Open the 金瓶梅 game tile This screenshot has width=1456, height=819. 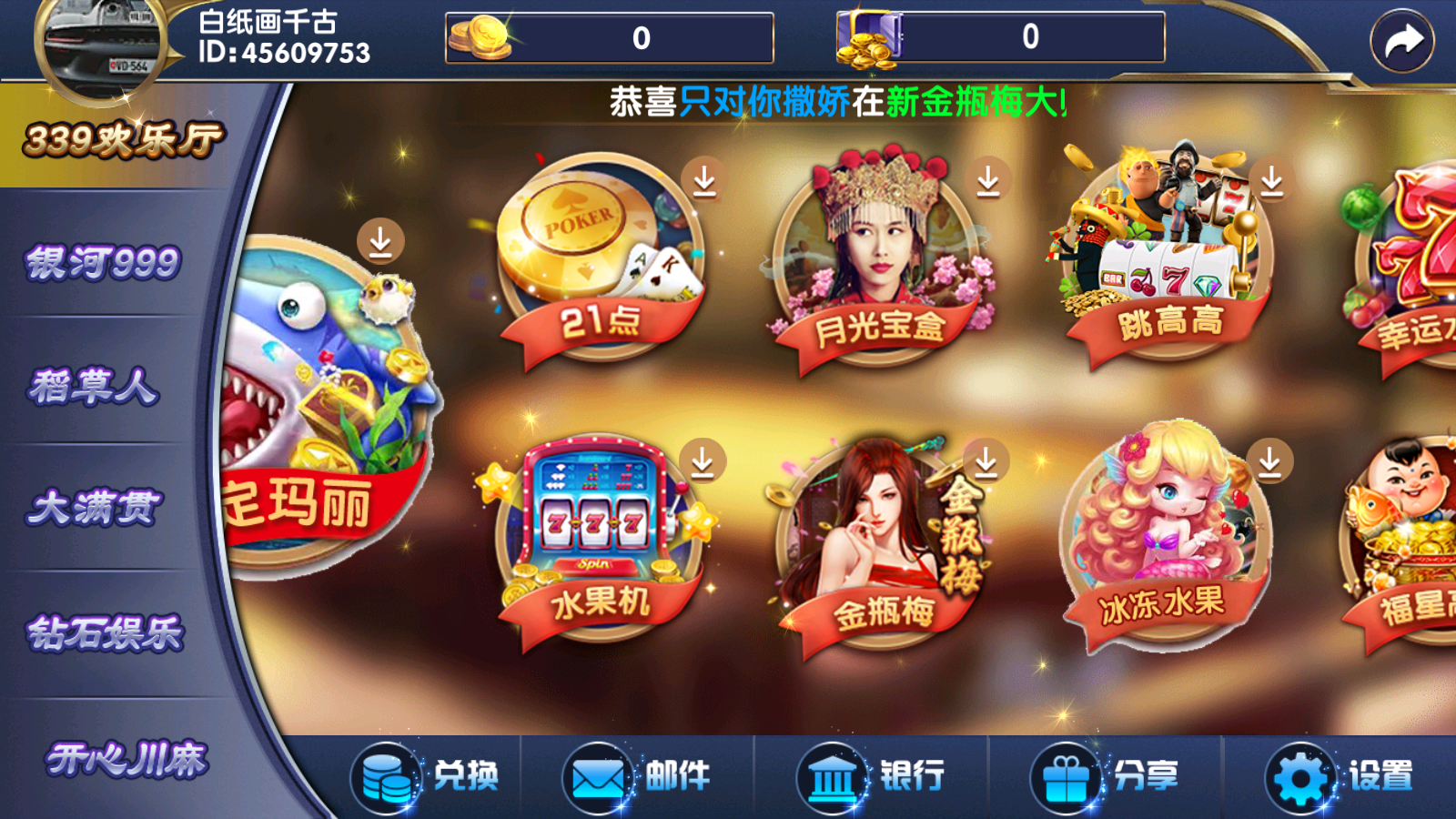pos(880,546)
